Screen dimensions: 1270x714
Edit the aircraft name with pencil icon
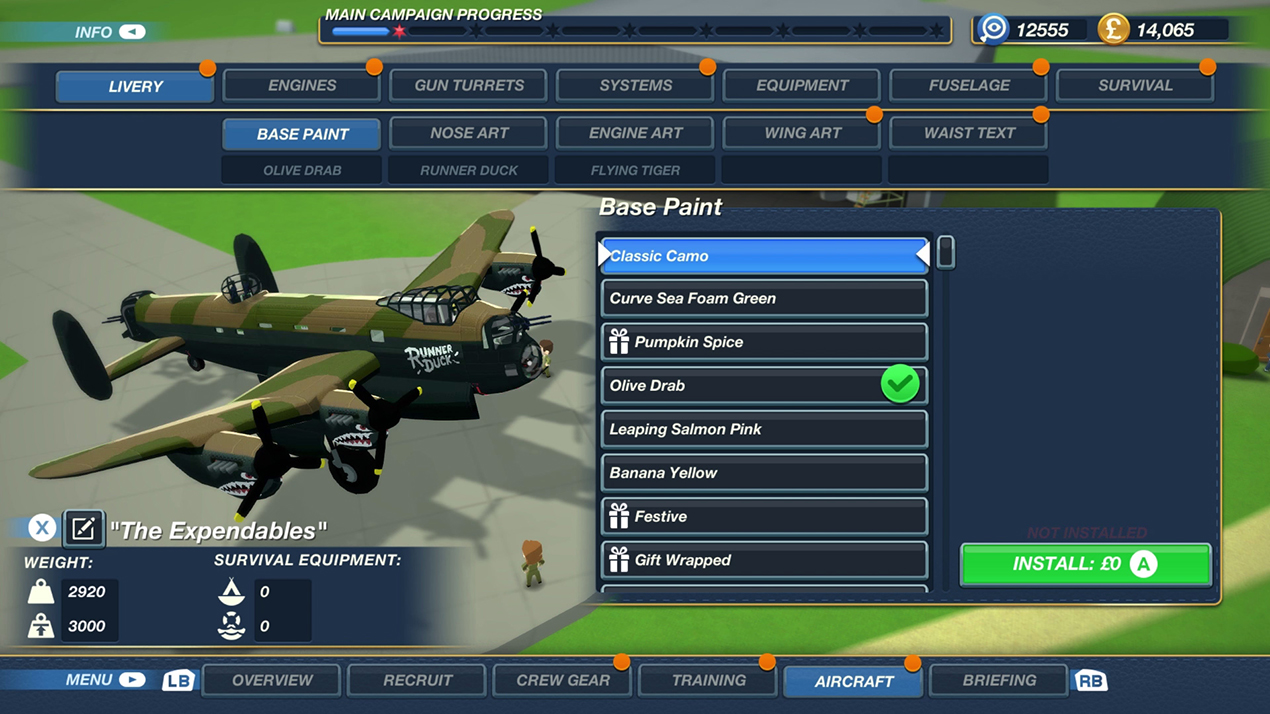pos(84,528)
